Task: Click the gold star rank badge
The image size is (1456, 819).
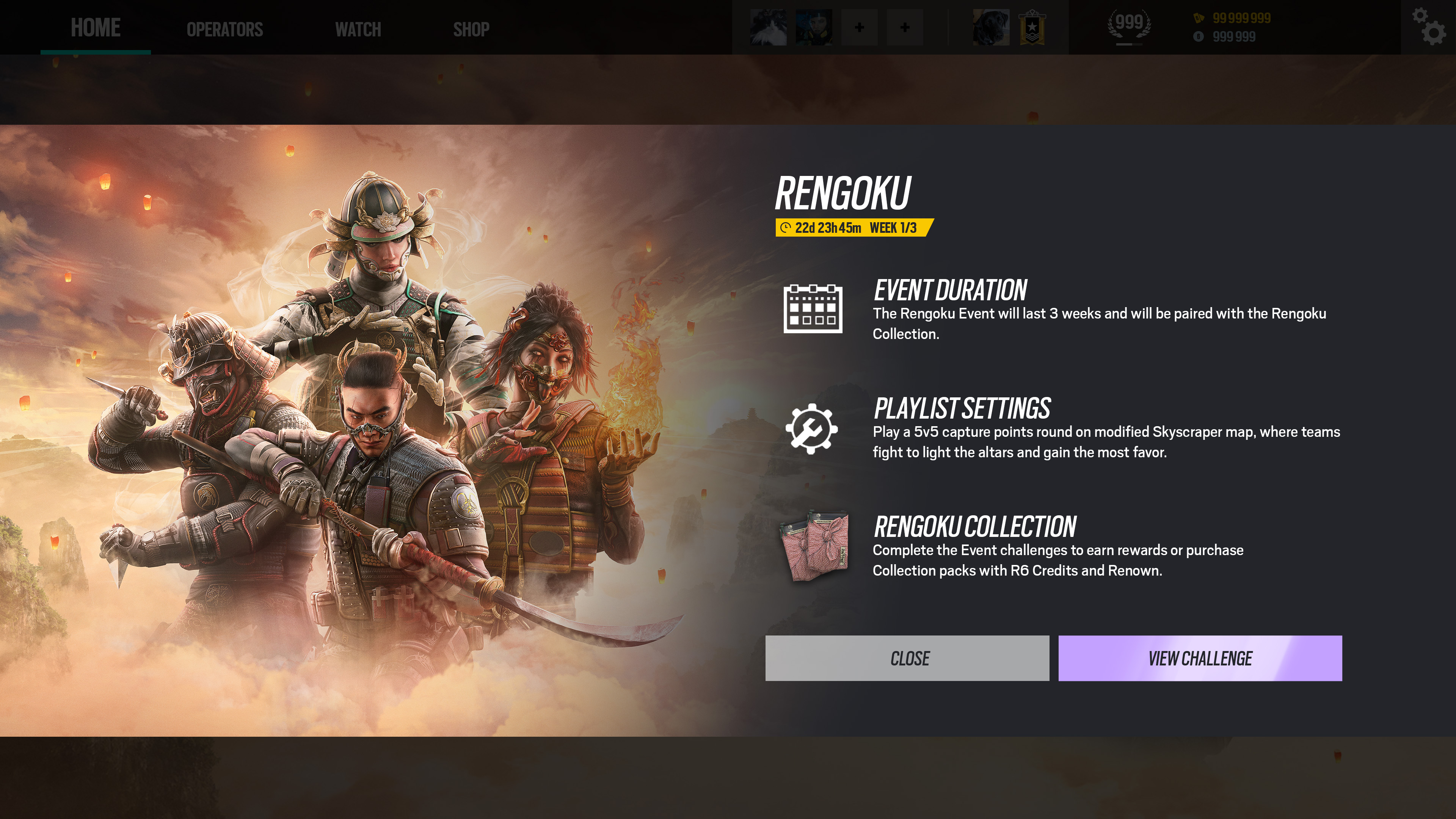Action: pyautogui.click(x=1031, y=27)
